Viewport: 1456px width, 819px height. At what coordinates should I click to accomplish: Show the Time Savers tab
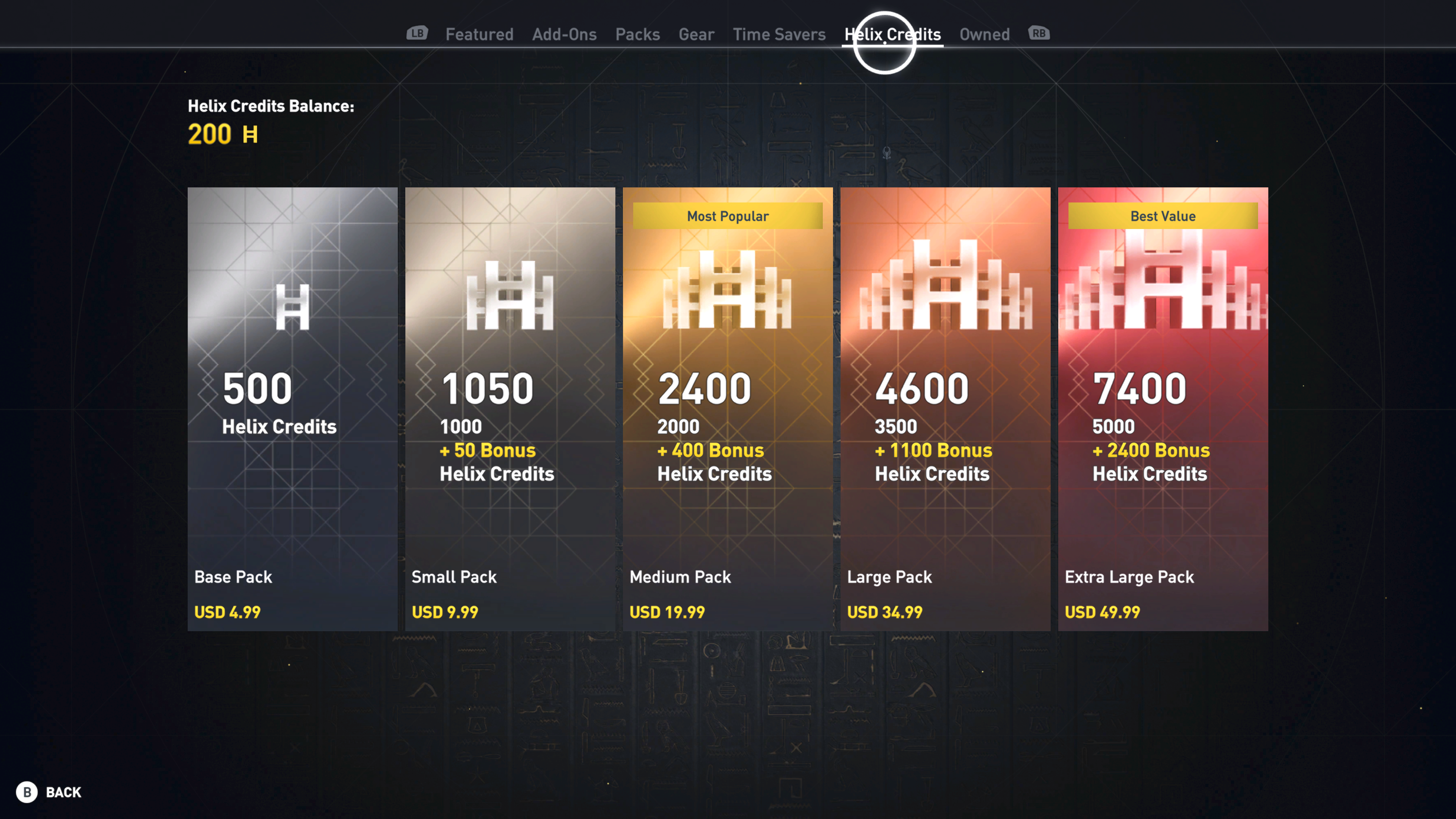779,35
